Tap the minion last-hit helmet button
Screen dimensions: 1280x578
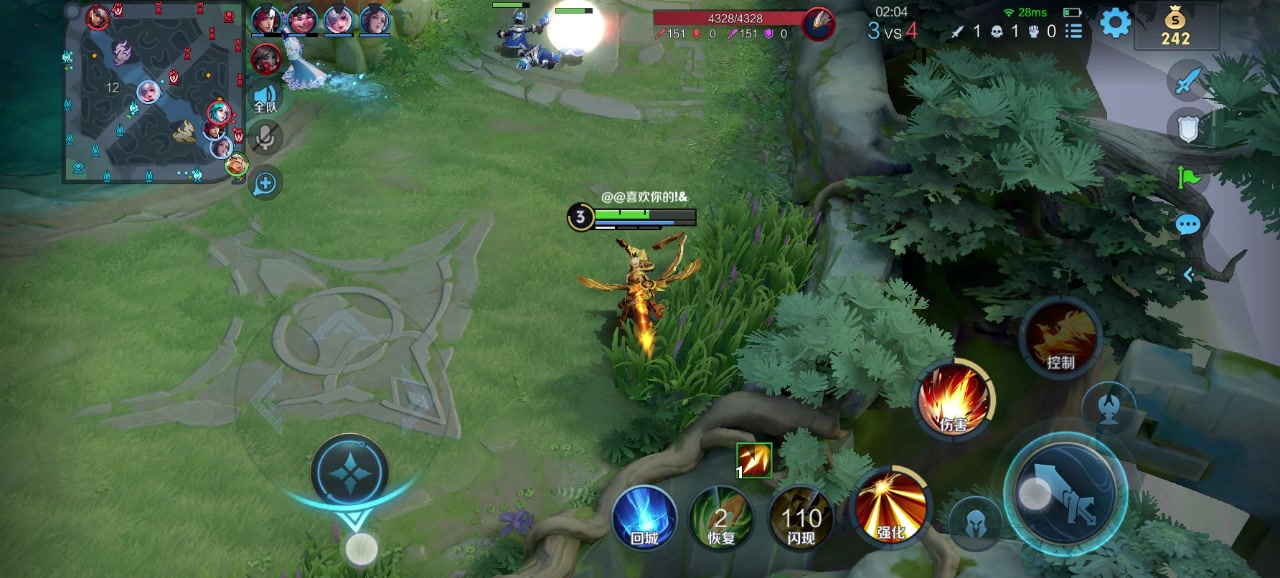coord(974,523)
